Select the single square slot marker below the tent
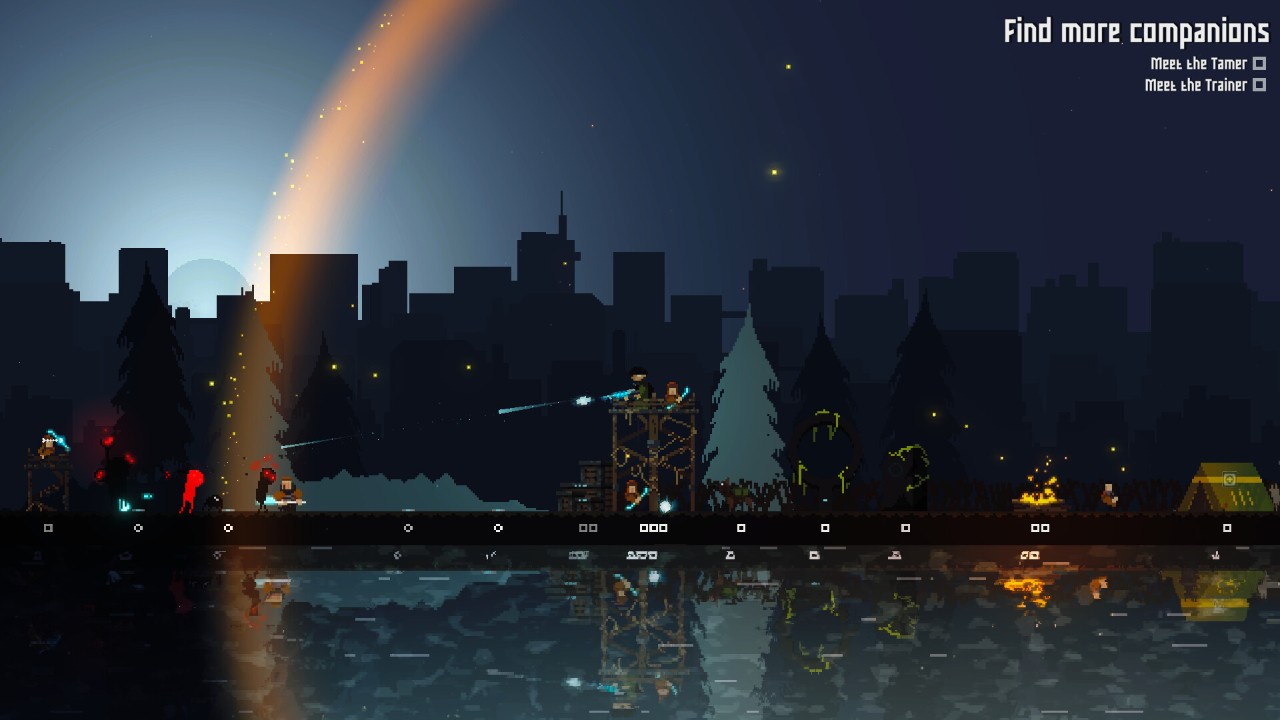 pyautogui.click(x=1227, y=527)
